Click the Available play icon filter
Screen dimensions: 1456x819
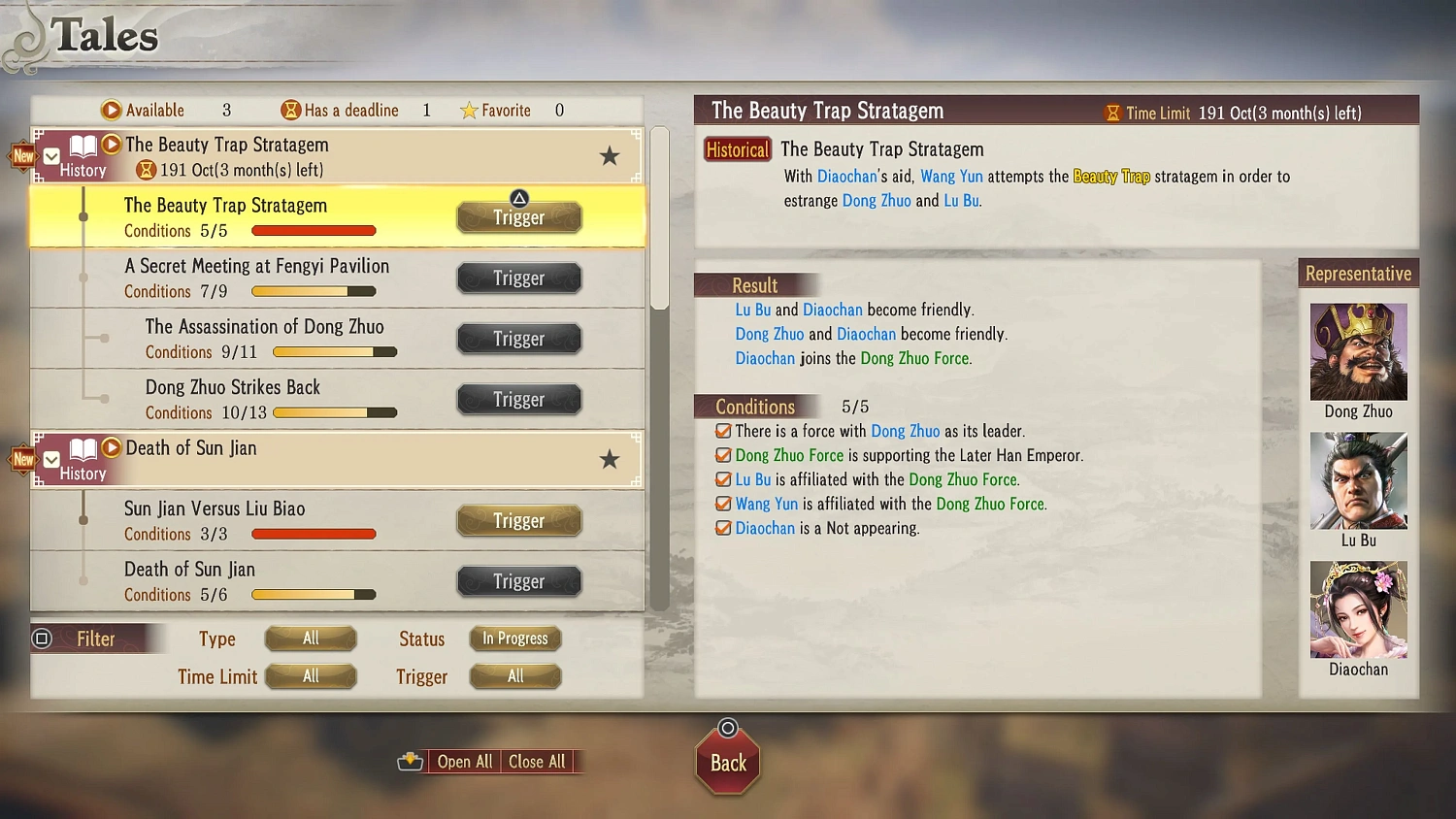(x=111, y=110)
